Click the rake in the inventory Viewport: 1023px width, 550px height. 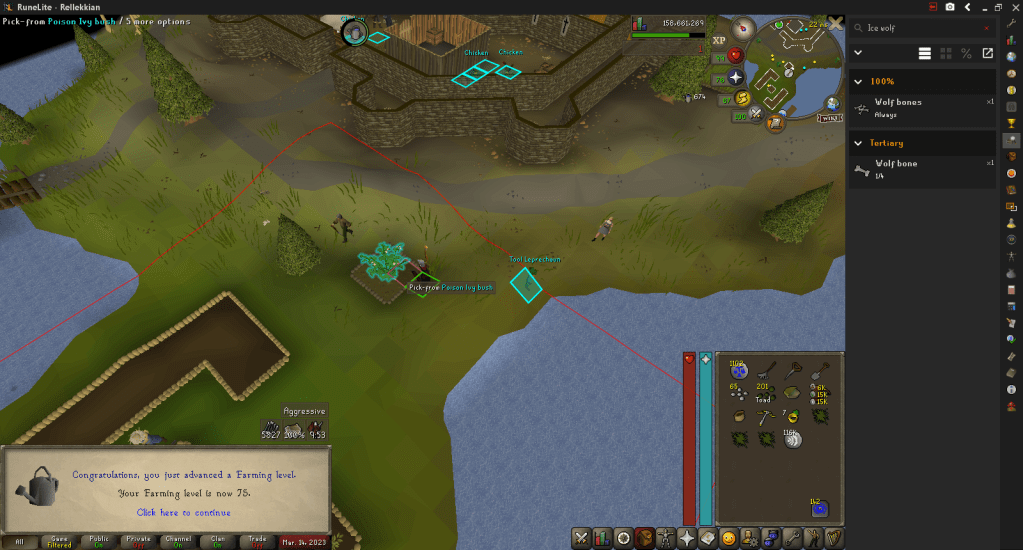click(766, 371)
